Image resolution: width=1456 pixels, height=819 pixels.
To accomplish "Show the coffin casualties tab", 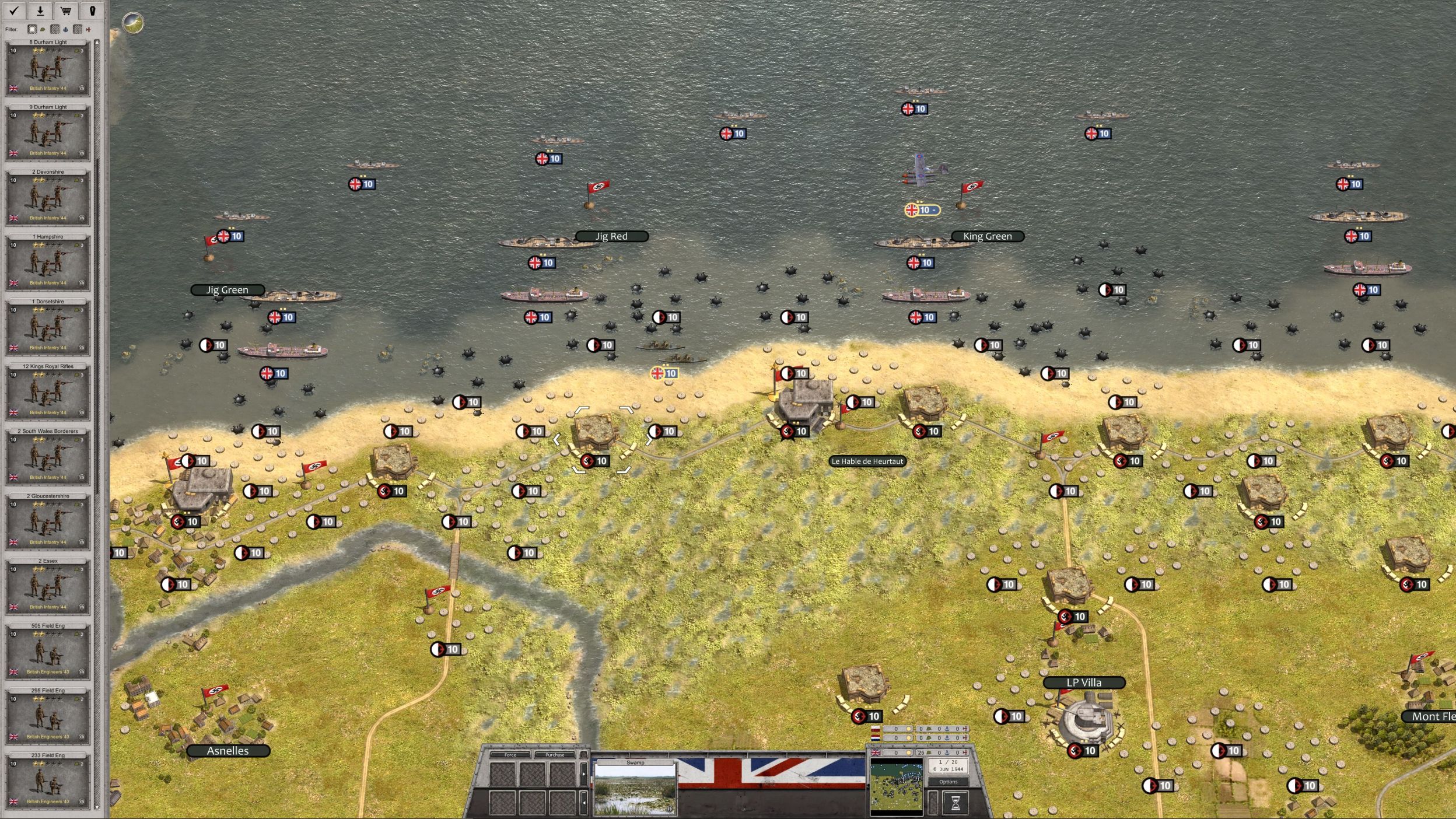I will (x=92, y=10).
